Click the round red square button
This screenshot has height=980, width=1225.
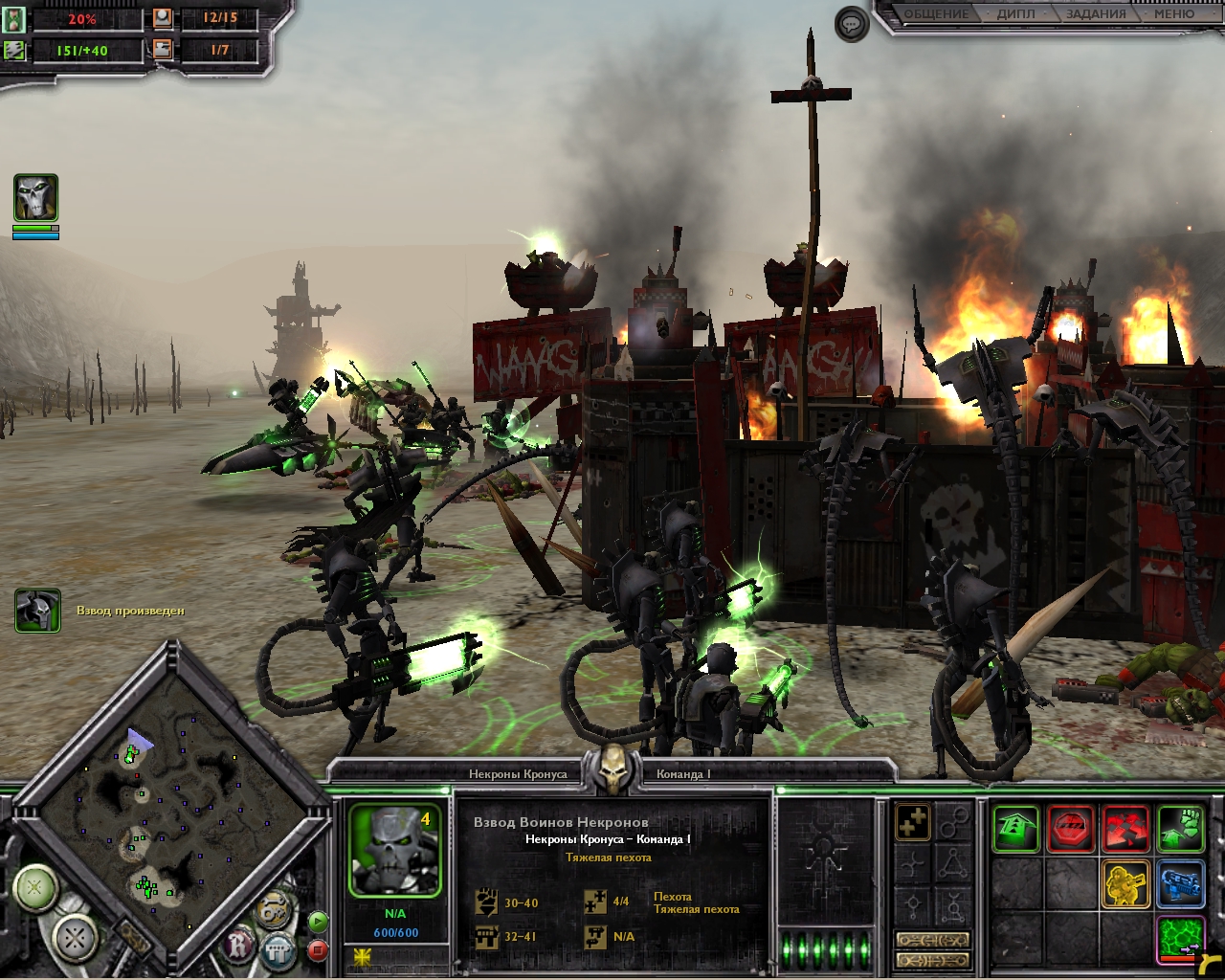tap(319, 950)
